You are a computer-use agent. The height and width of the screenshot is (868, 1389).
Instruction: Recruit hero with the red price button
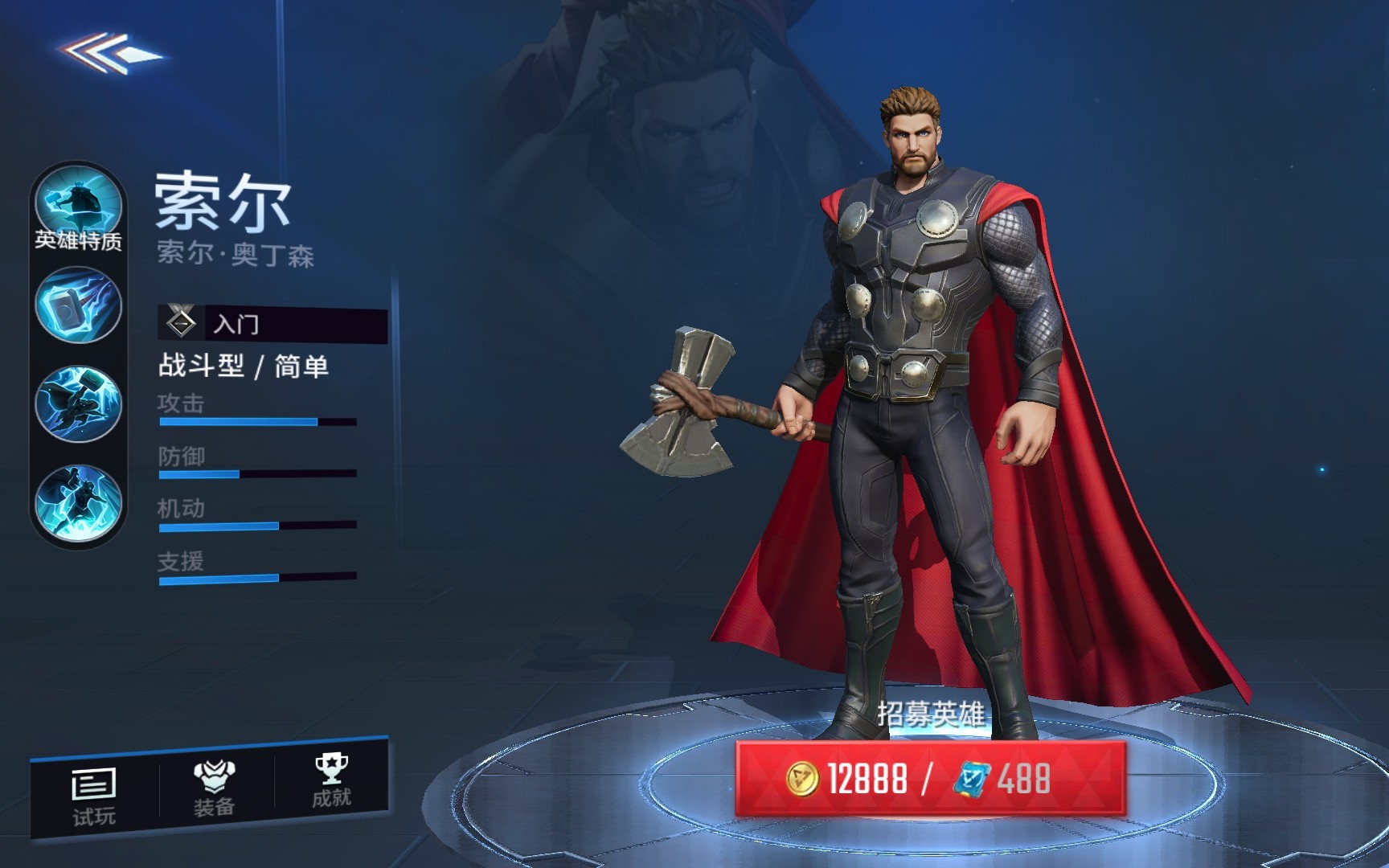click(930, 778)
